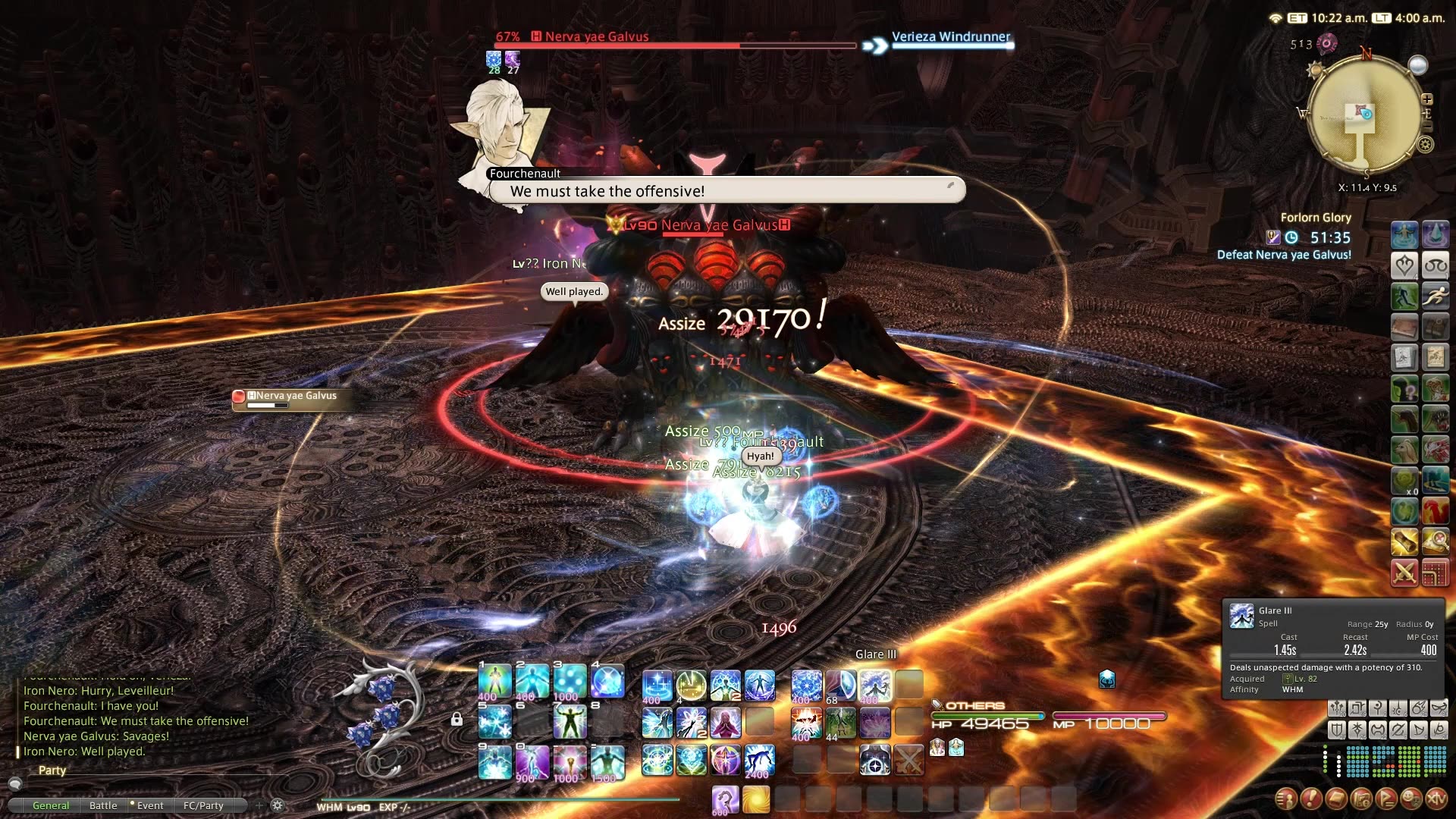Switch to the FC/Party chat tab
1456x819 pixels.
(x=202, y=805)
